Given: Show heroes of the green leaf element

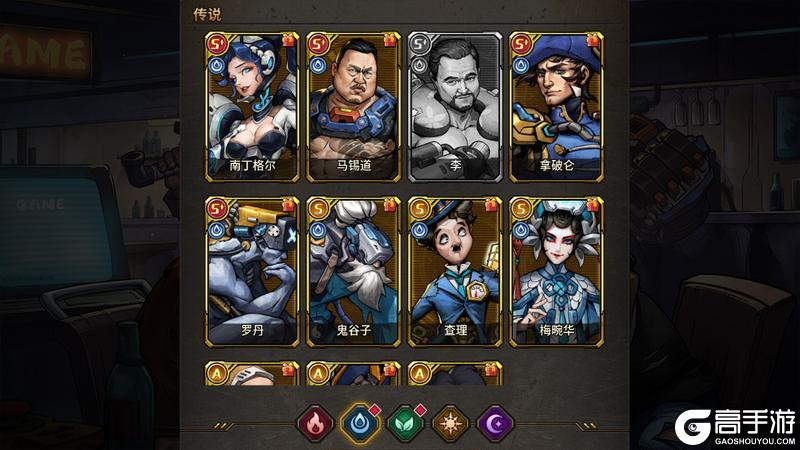Looking at the screenshot, I should click(x=402, y=423).
